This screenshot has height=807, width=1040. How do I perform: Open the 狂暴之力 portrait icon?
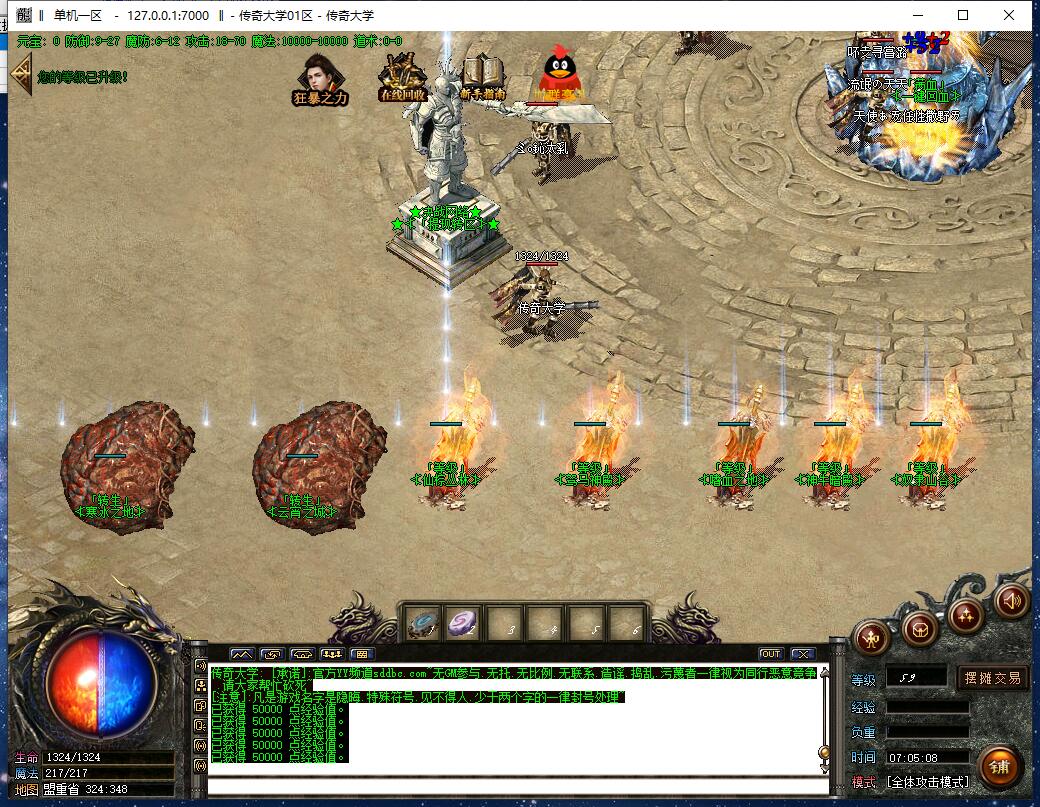tap(320, 78)
